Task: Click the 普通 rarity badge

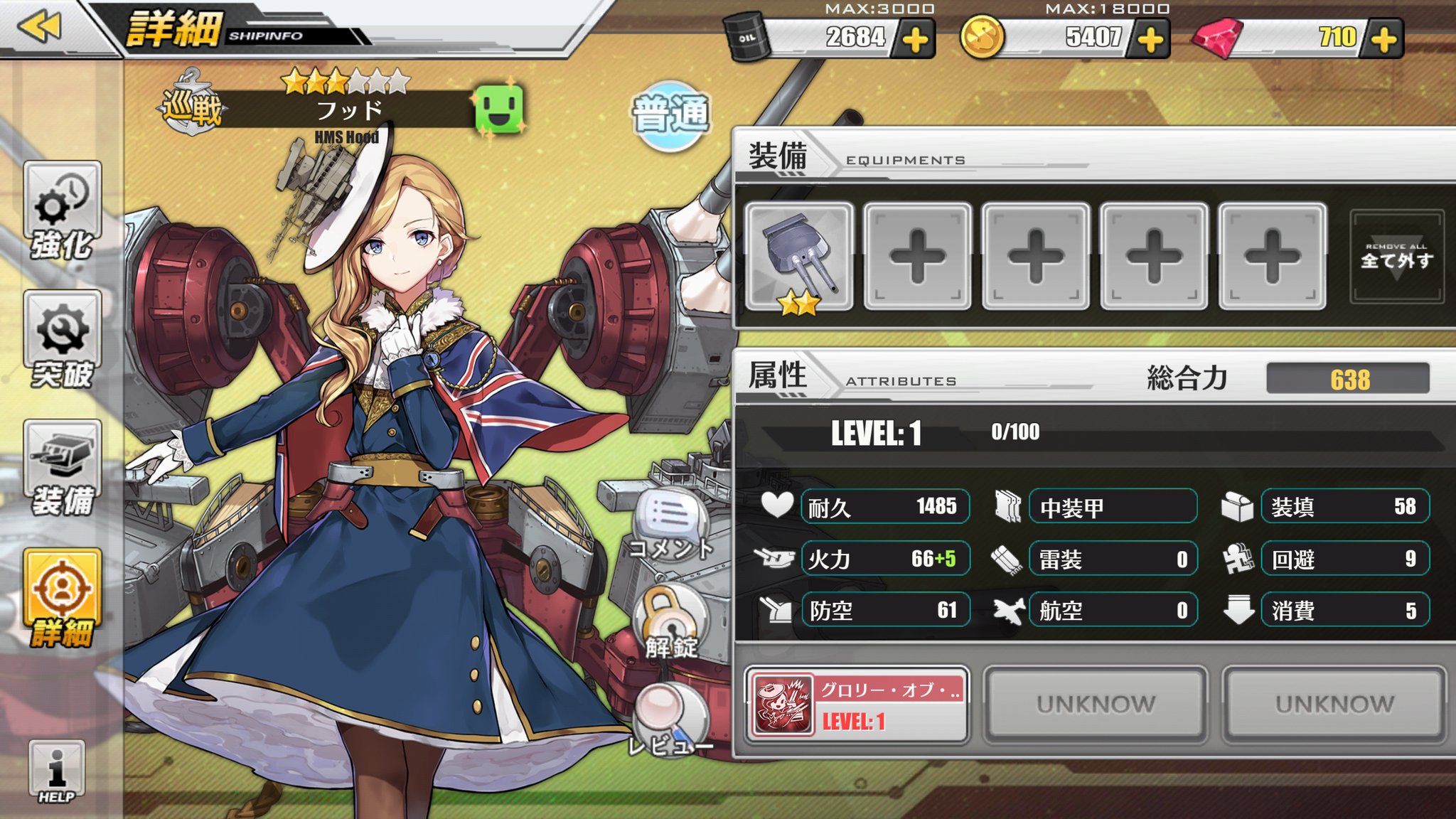Action: pyautogui.click(x=670, y=114)
